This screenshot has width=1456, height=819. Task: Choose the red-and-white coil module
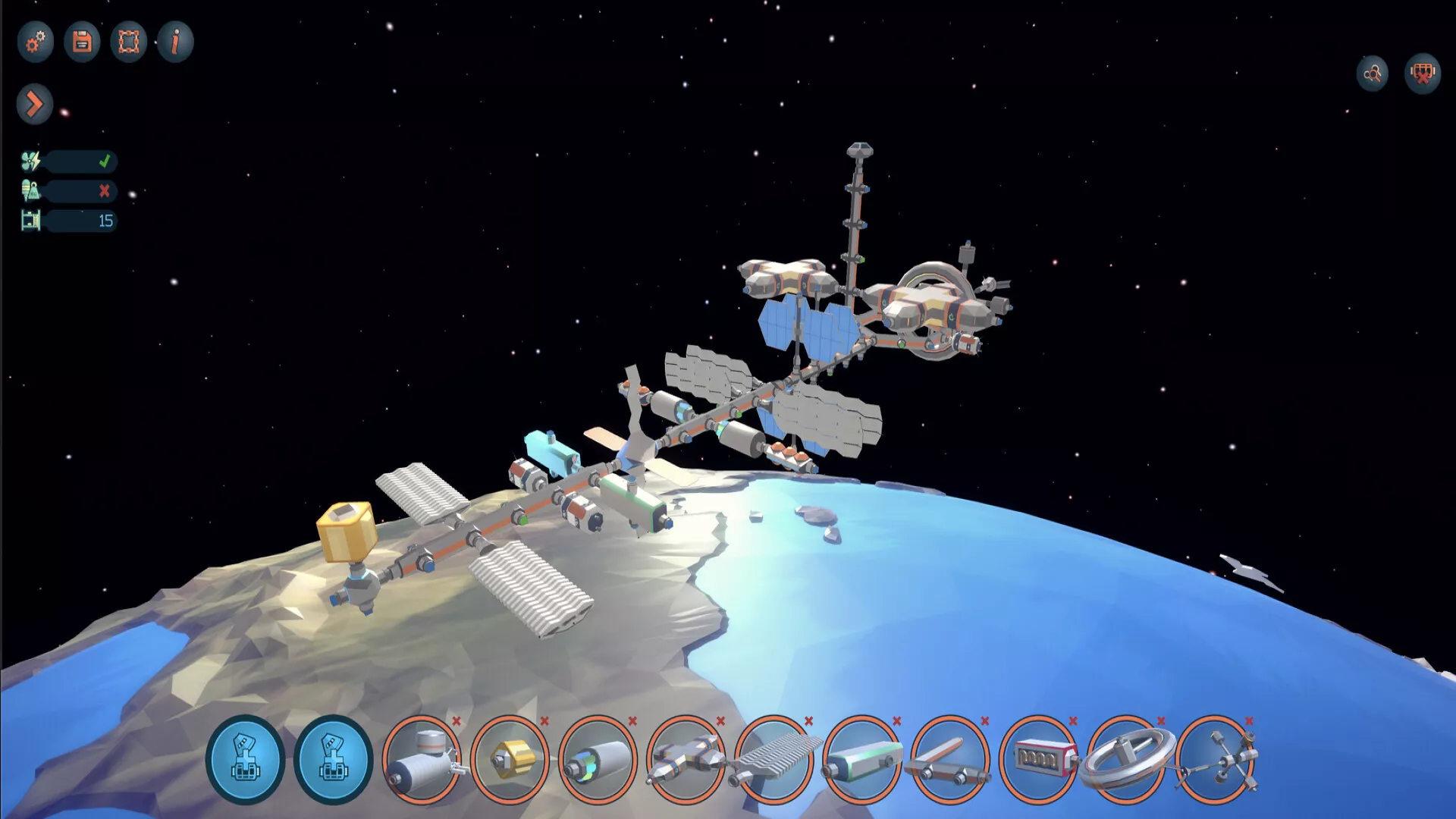point(1038,759)
